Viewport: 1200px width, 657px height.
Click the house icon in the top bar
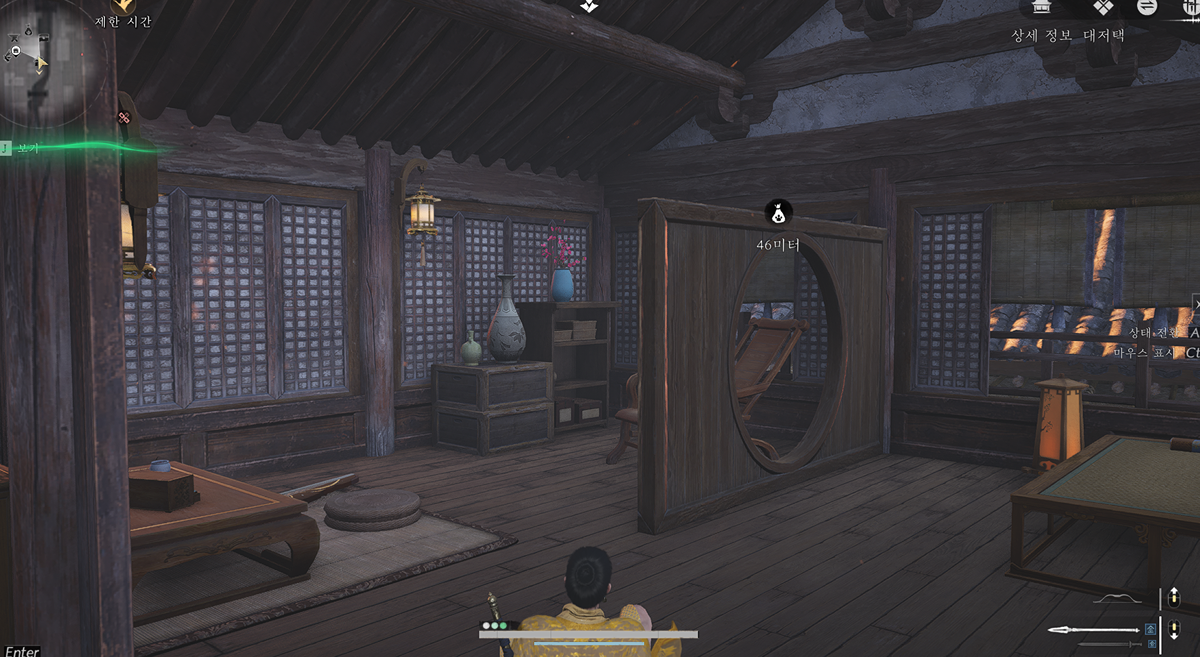(1043, 6)
